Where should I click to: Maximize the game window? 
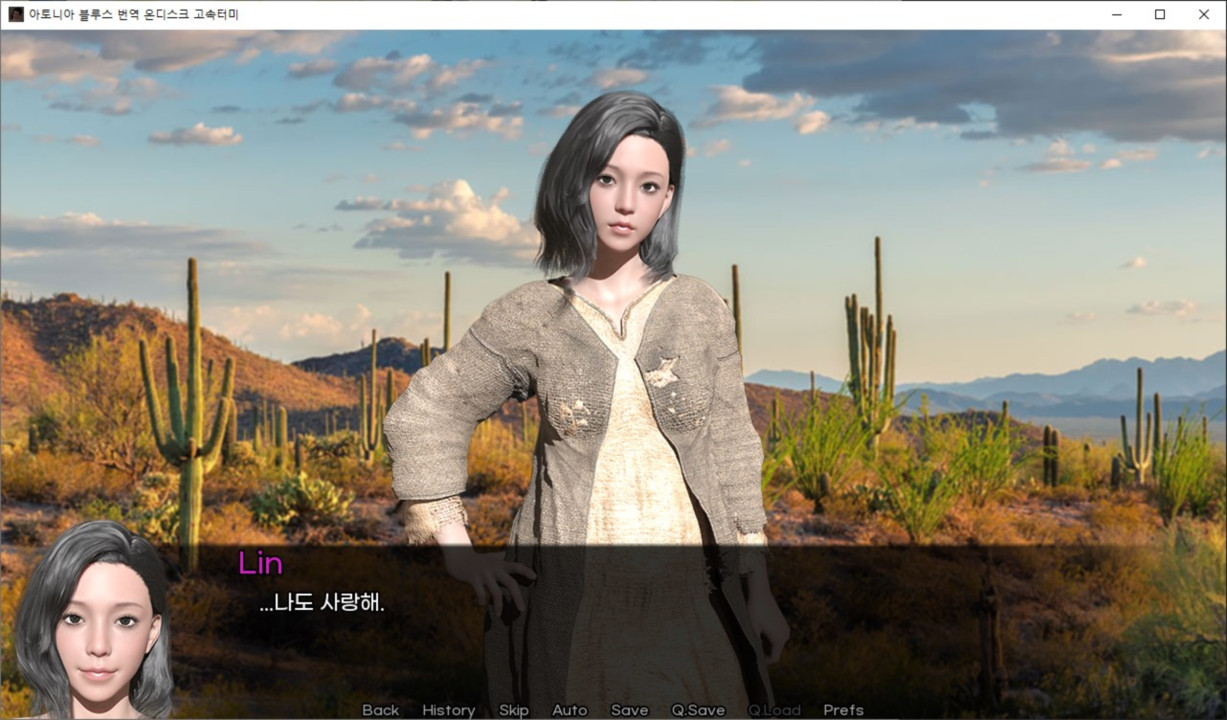coord(1160,14)
